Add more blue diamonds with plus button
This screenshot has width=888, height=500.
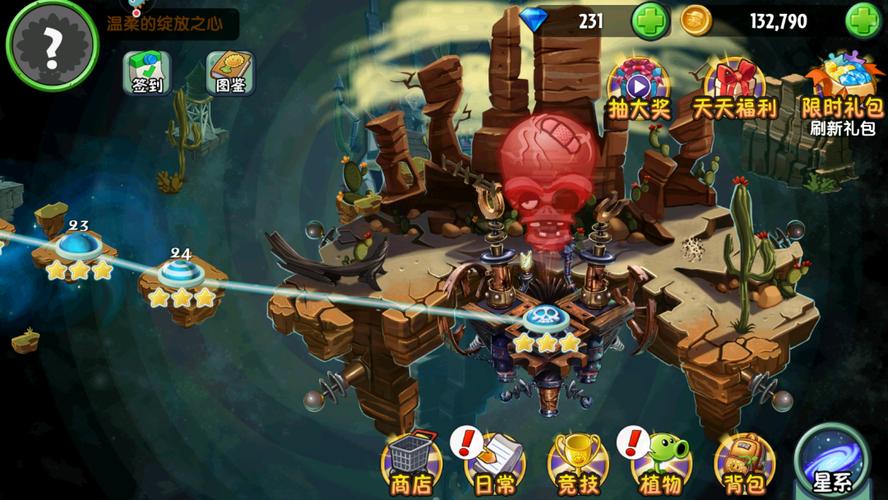tap(649, 20)
